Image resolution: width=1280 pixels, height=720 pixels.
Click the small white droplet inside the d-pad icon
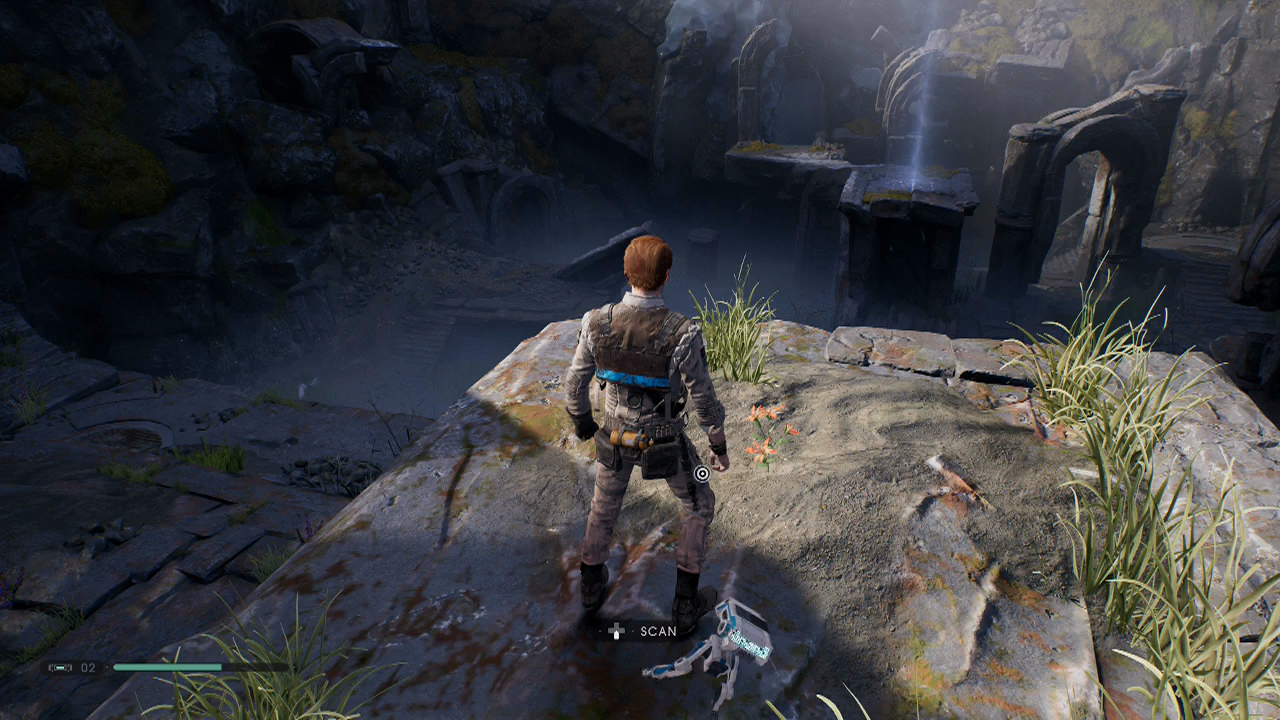[617, 634]
